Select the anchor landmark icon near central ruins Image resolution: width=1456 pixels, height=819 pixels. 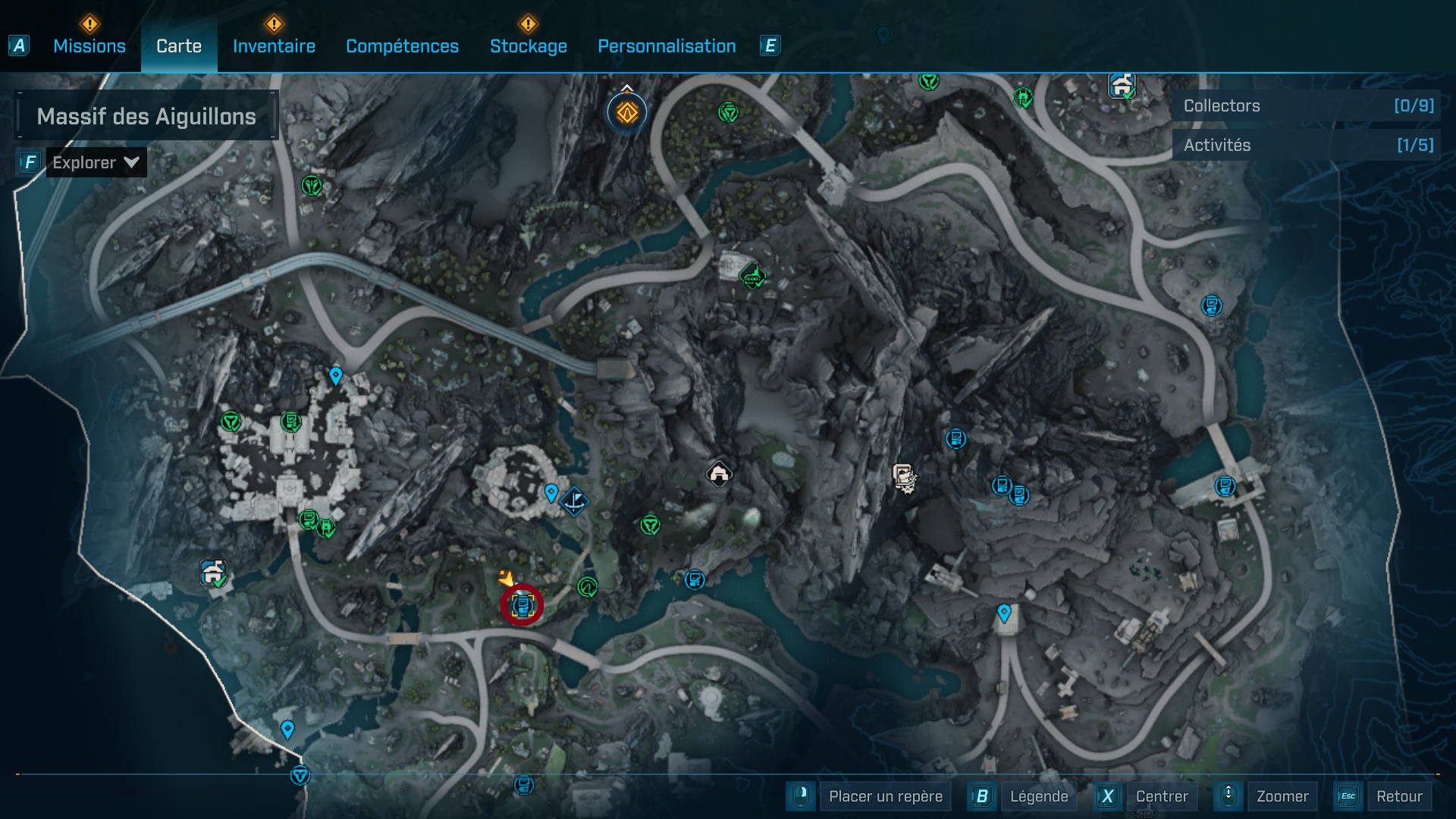pos(574,502)
